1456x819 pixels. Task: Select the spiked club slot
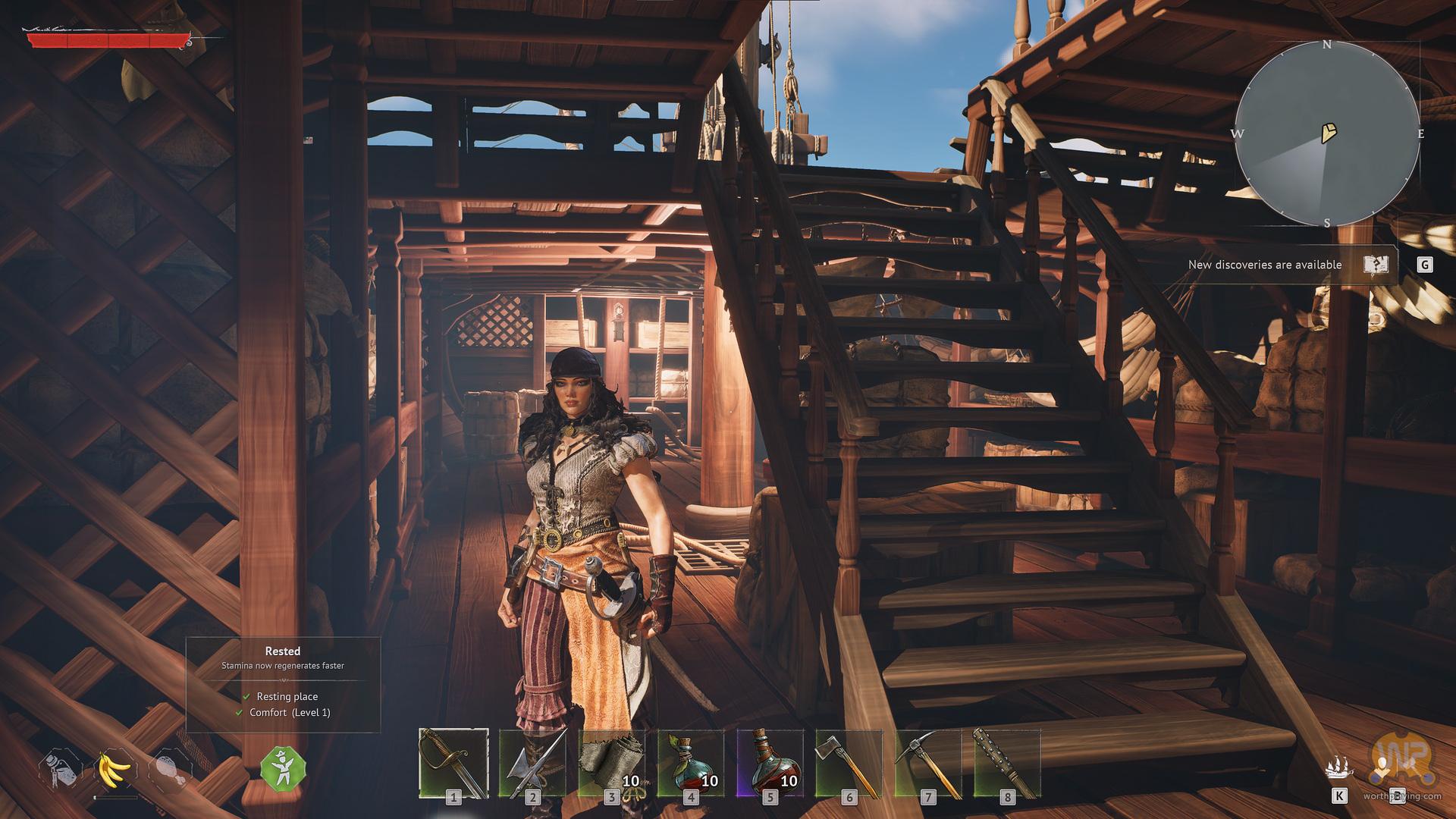[x=1006, y=764]
